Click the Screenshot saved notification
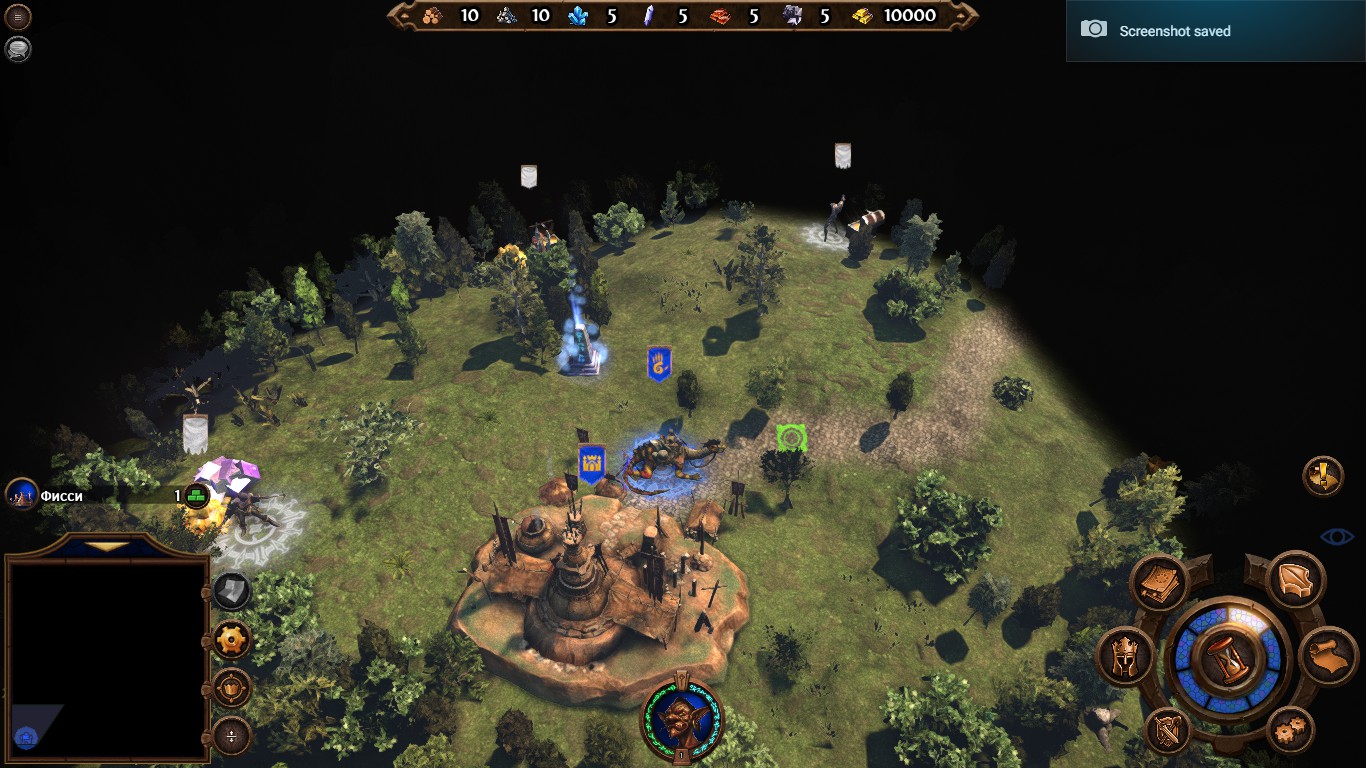The width and height of the screenshot is (1366, 768). 1215,31
